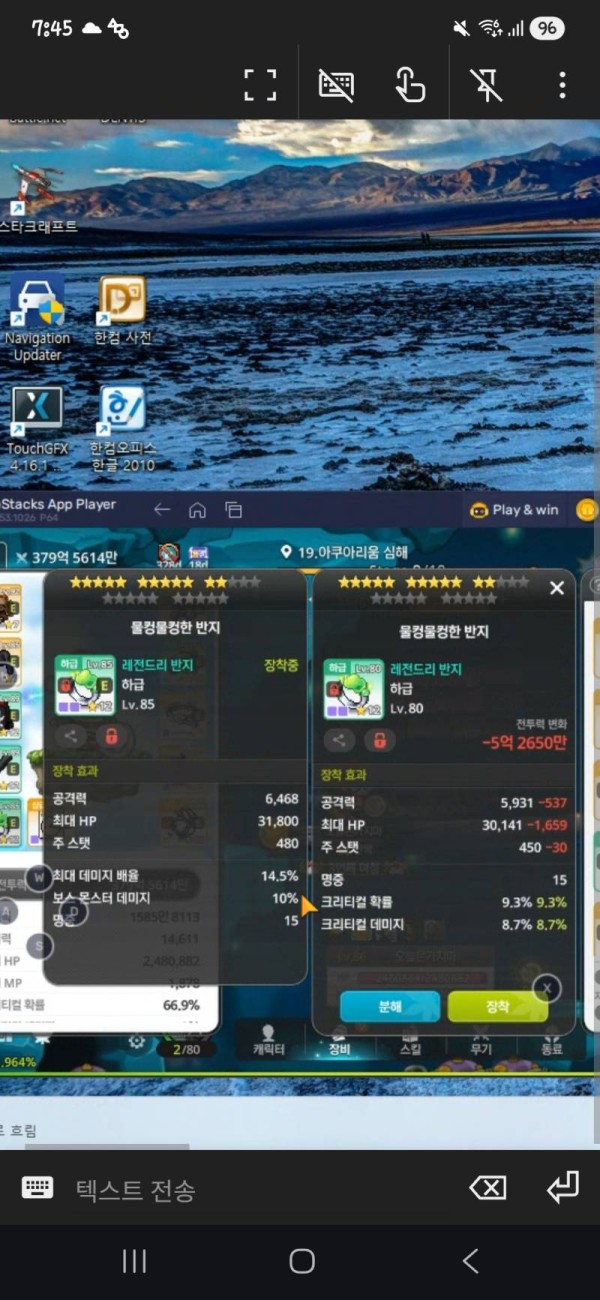Tap the blue 분해 dismantle button
Screen dimensions: 600x1300
coord(389,1006)
